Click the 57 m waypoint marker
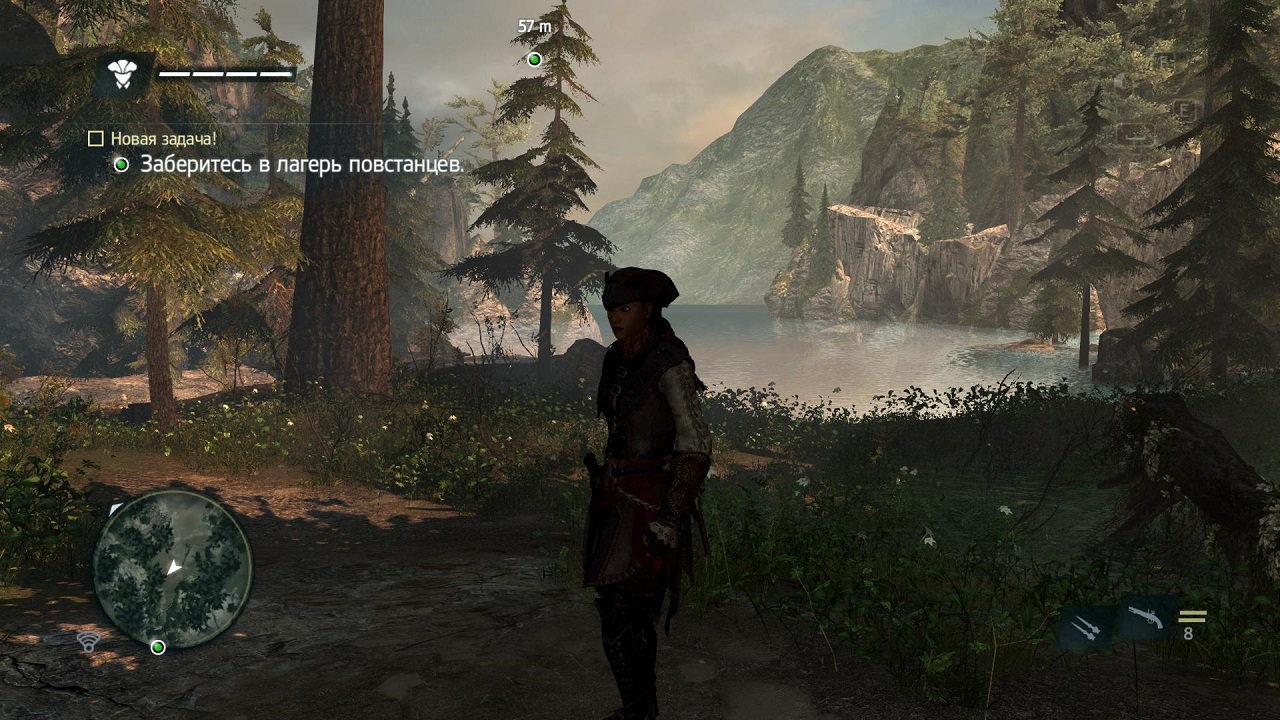 tap(534, 59)
